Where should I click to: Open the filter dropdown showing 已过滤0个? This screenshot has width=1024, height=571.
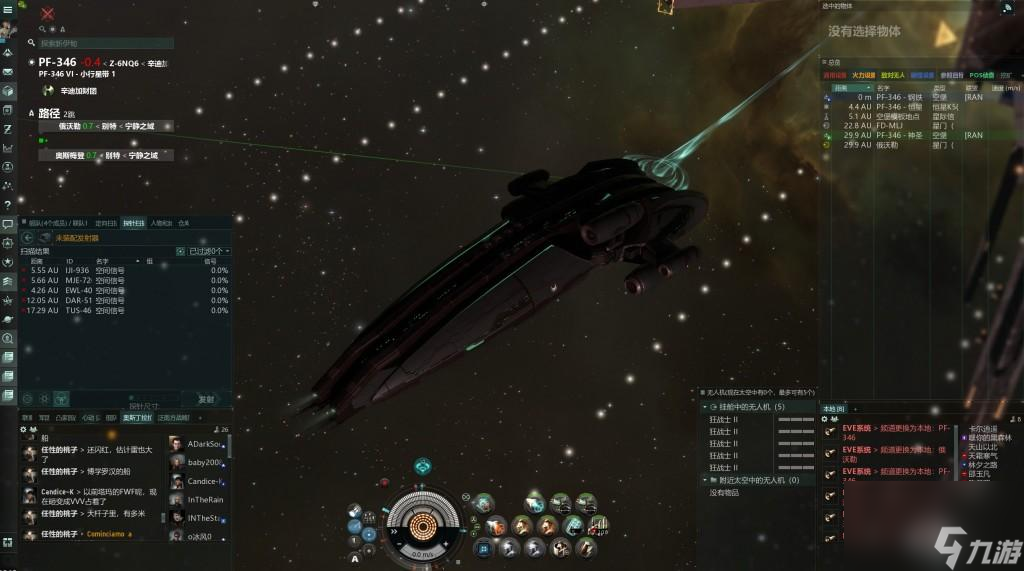tap(210, 251)
